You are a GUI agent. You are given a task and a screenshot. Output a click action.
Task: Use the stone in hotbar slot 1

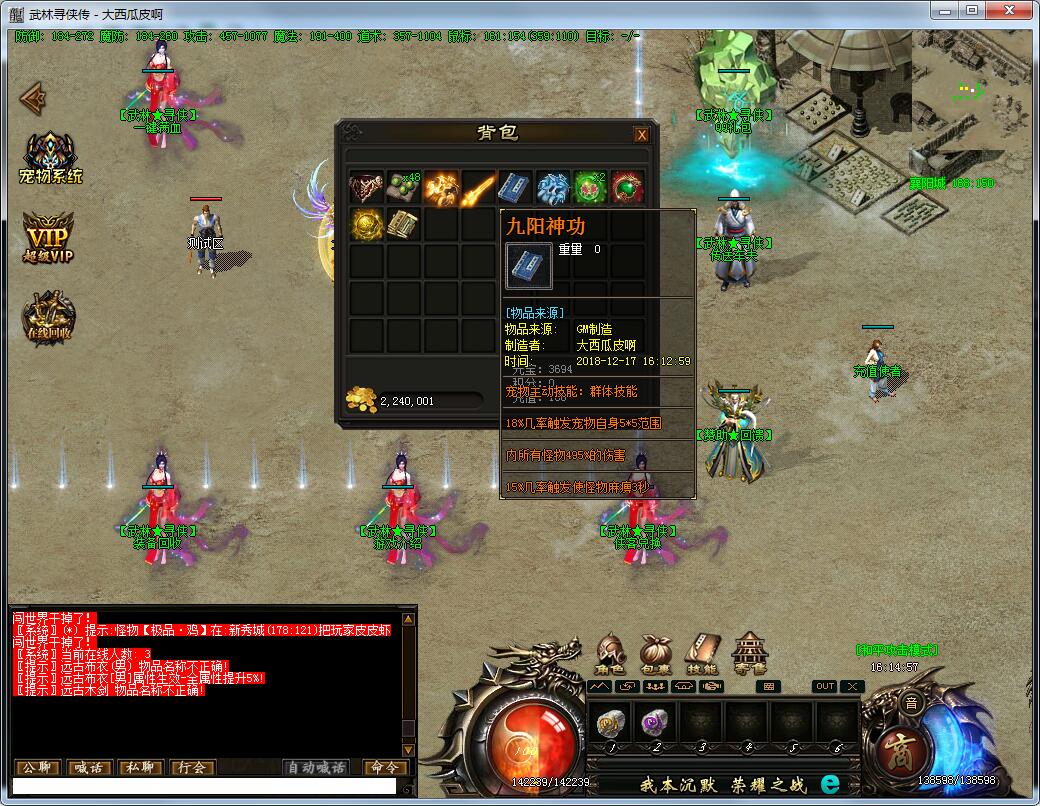pyautogui.click(x=610, y=722)
